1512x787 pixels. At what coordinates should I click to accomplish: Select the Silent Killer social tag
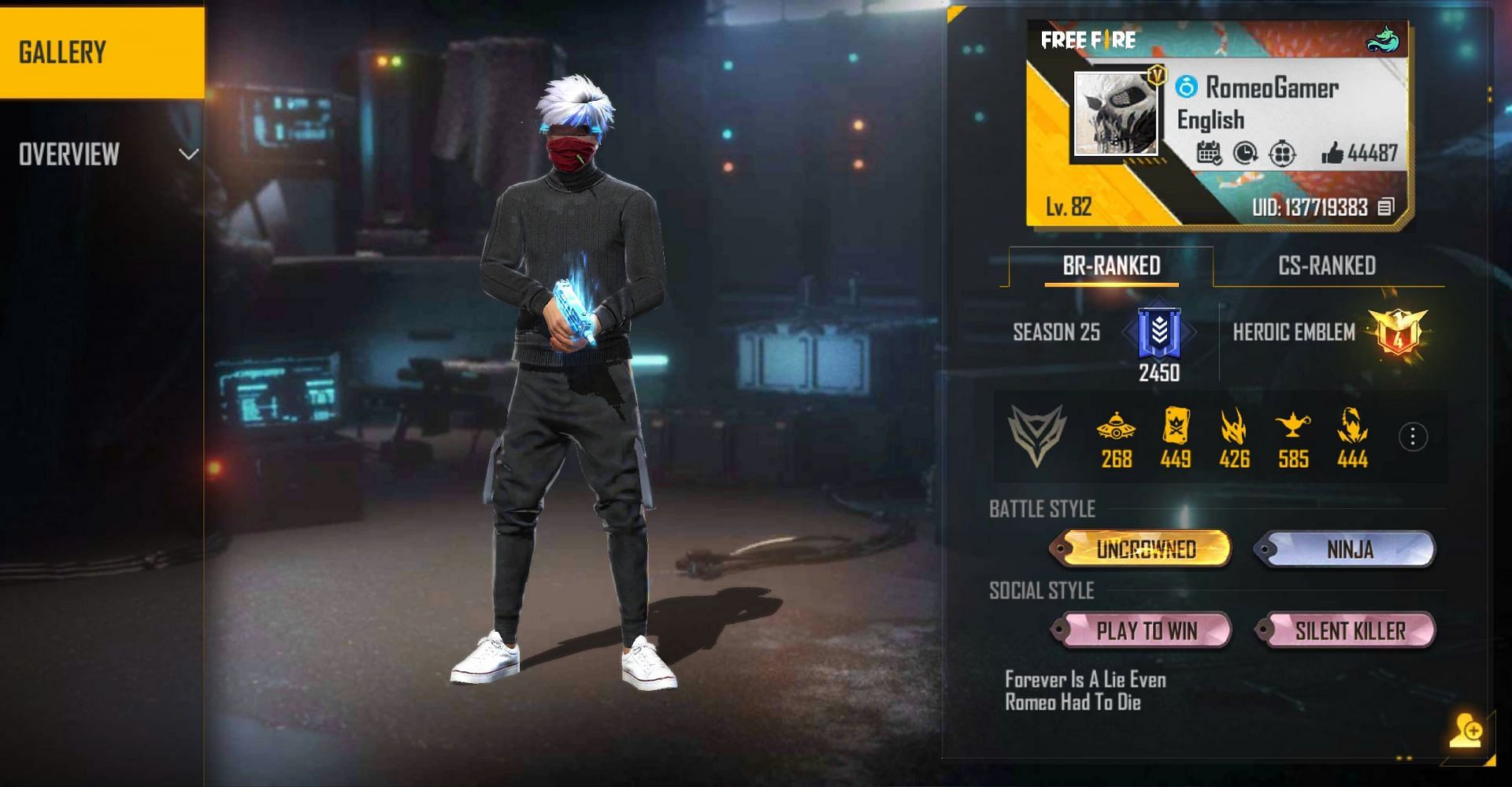pos(1349,631)
